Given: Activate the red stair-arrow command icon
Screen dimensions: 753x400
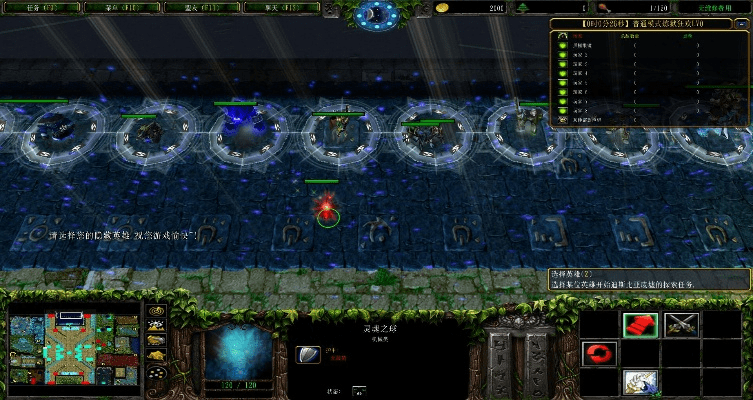Looking at the screenshot, I should (640, 324).
